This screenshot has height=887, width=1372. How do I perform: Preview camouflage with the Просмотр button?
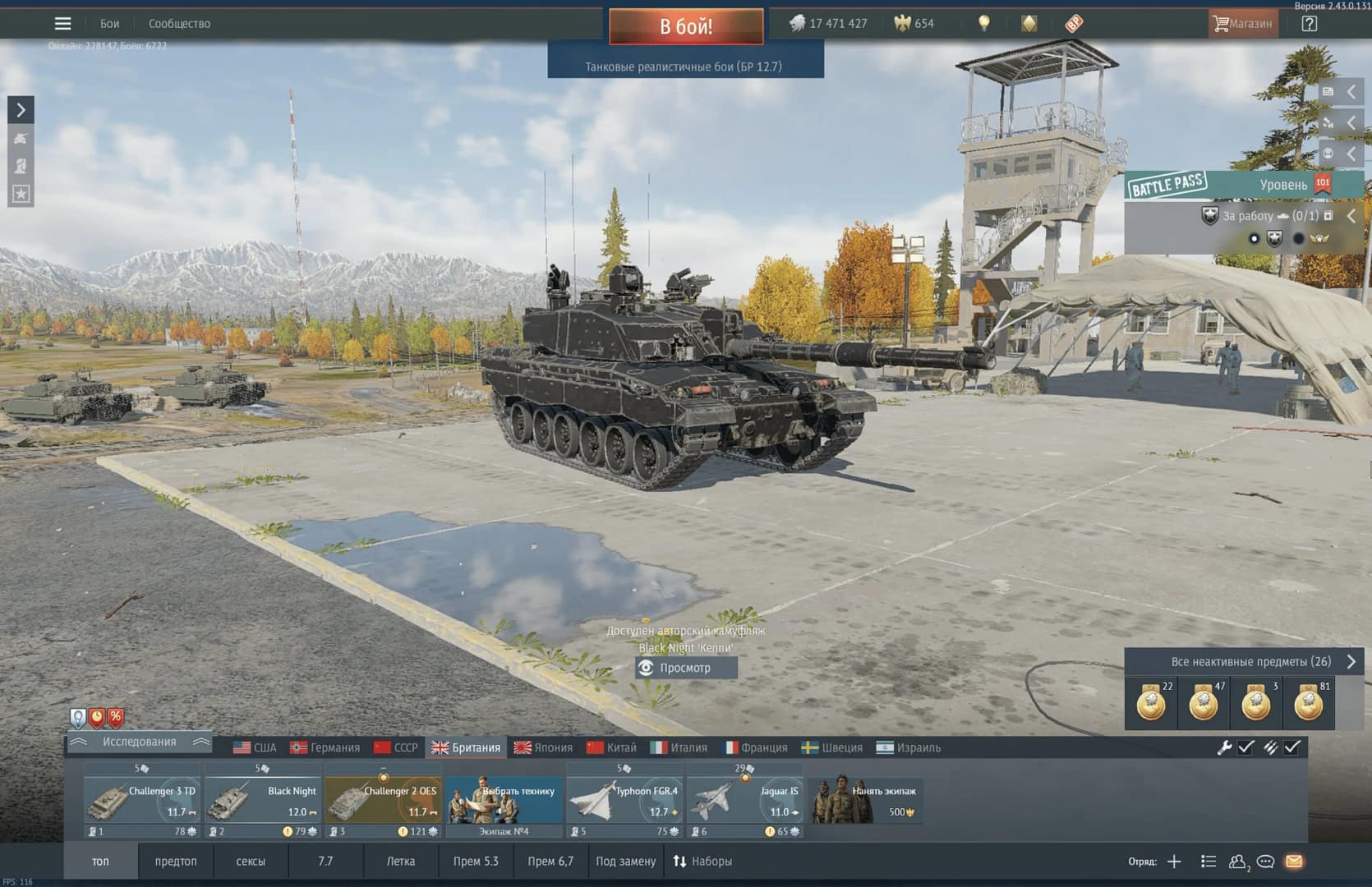coord(686,668)
